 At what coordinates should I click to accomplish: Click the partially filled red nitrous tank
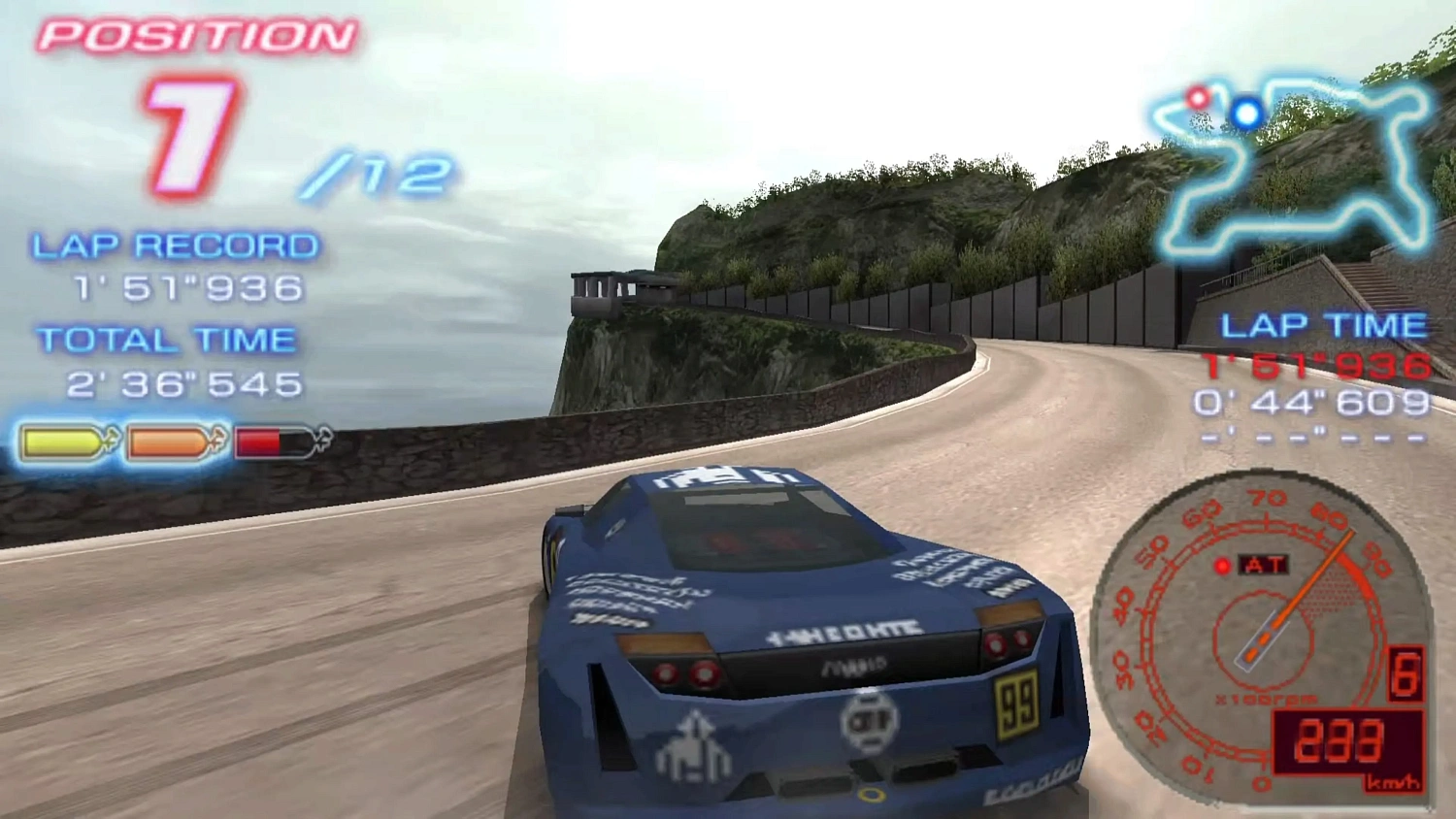pos(270,439)
